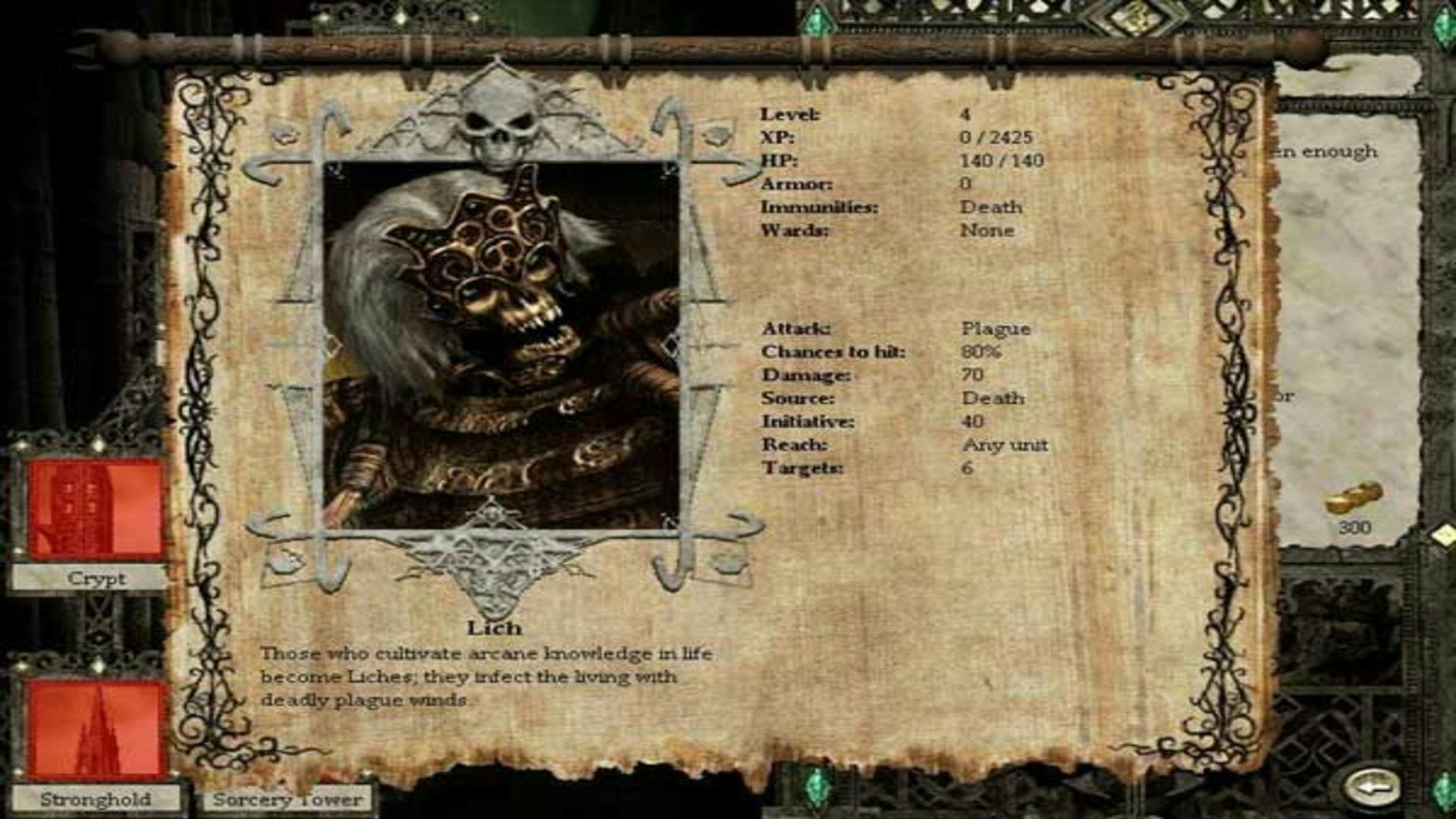Click the green gem in the top-left corner
The image size is (1456, 819).
point(817,21)
